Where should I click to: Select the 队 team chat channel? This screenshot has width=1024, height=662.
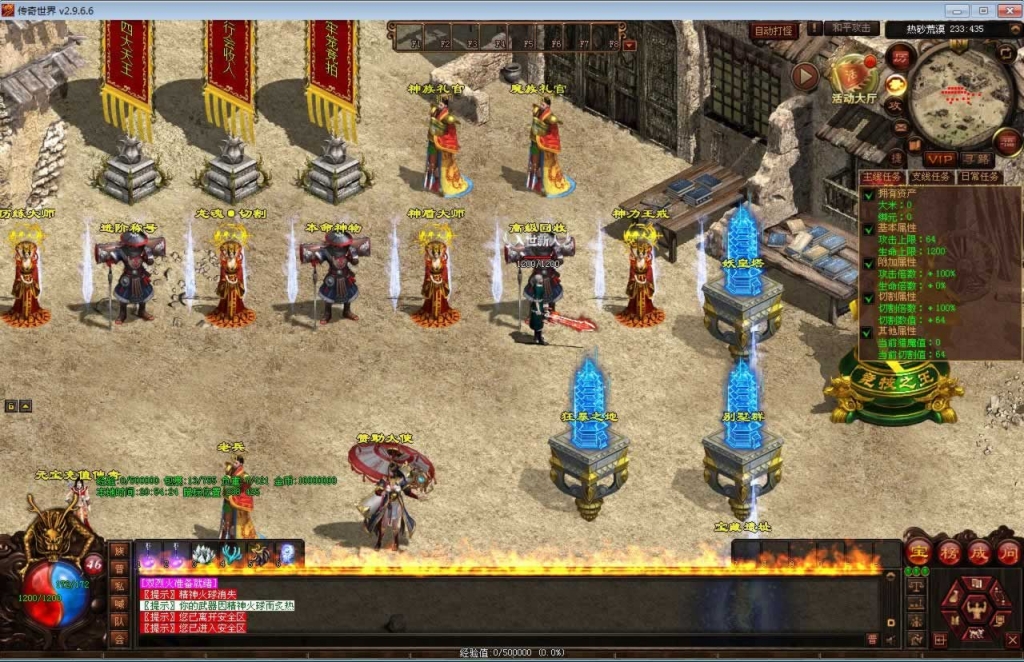pyautogui.click(x=119, y=621)
